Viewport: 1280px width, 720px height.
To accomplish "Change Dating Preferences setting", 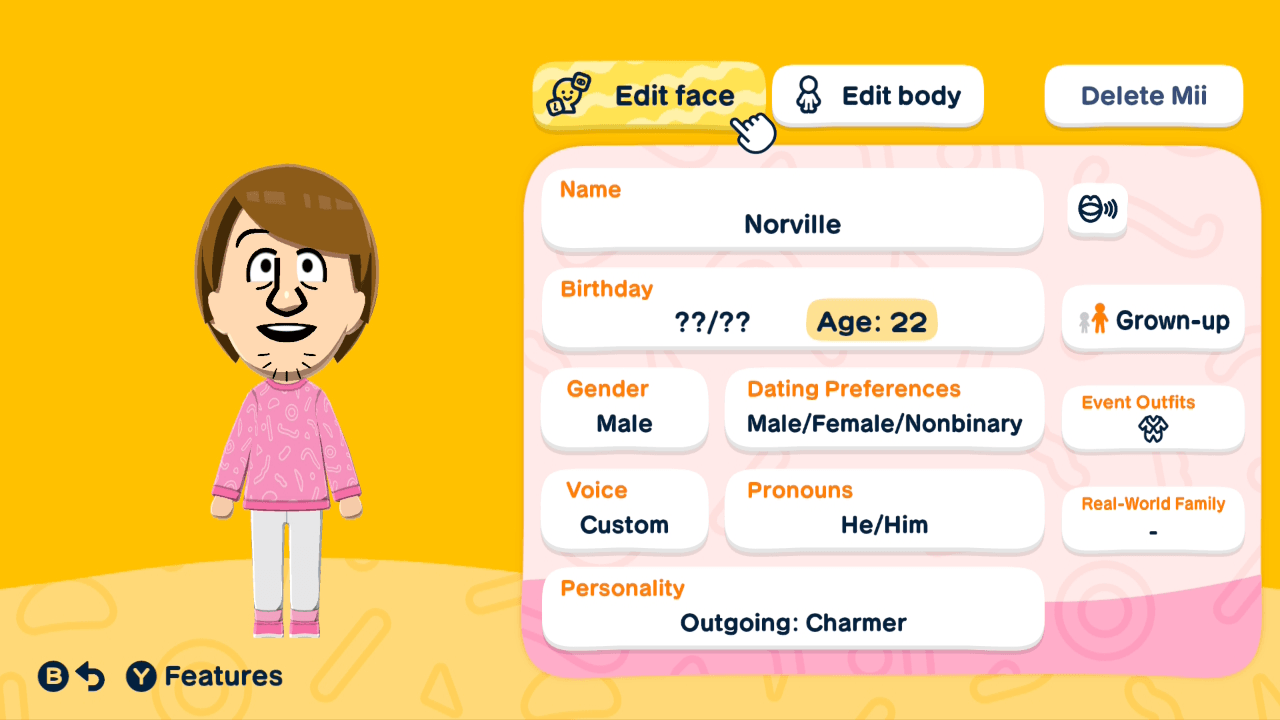I will click(x=884, y=407).
